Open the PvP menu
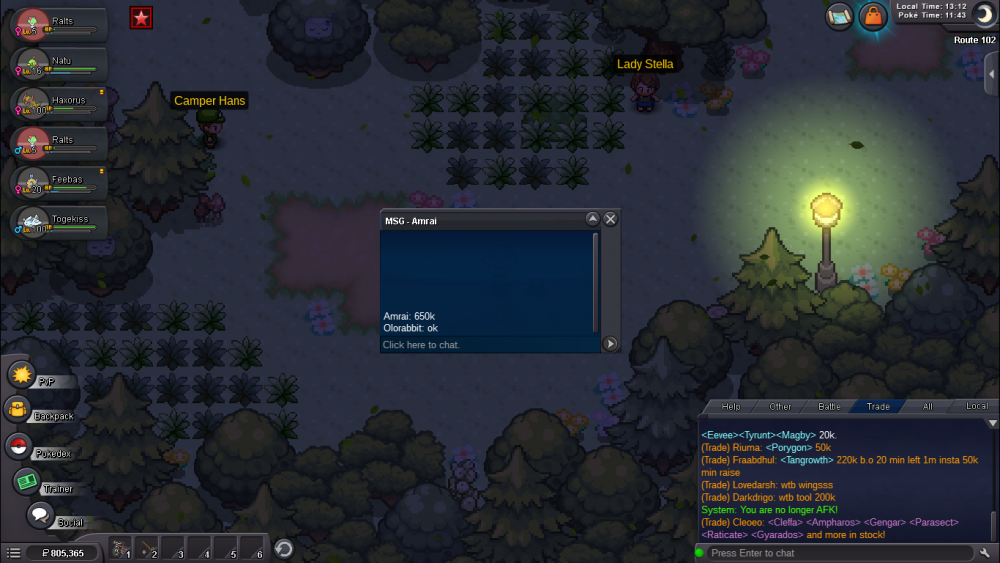This screenshot has width=1000, height=563. click(24, 375)
